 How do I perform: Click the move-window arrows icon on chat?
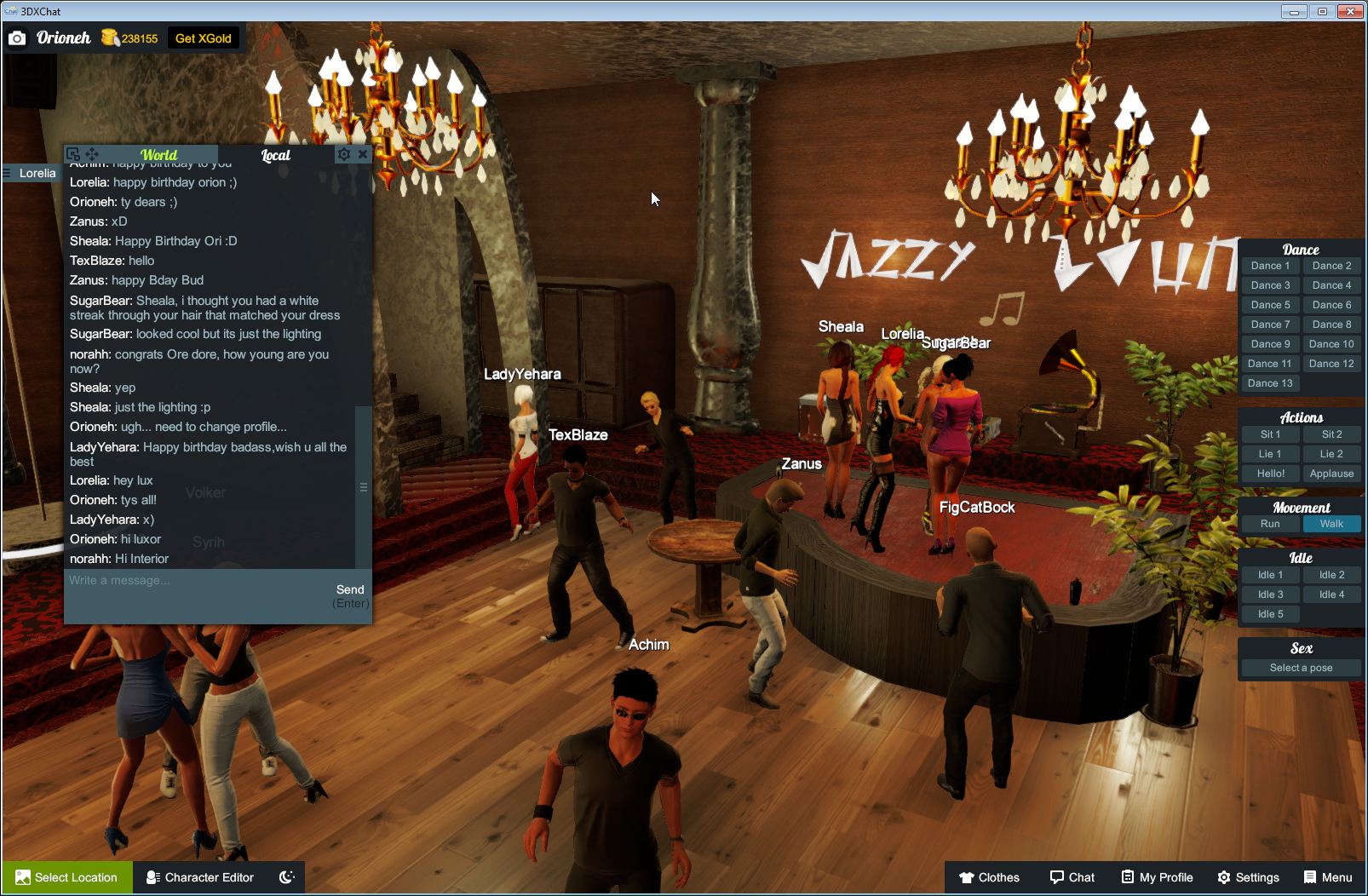point(91,154)
